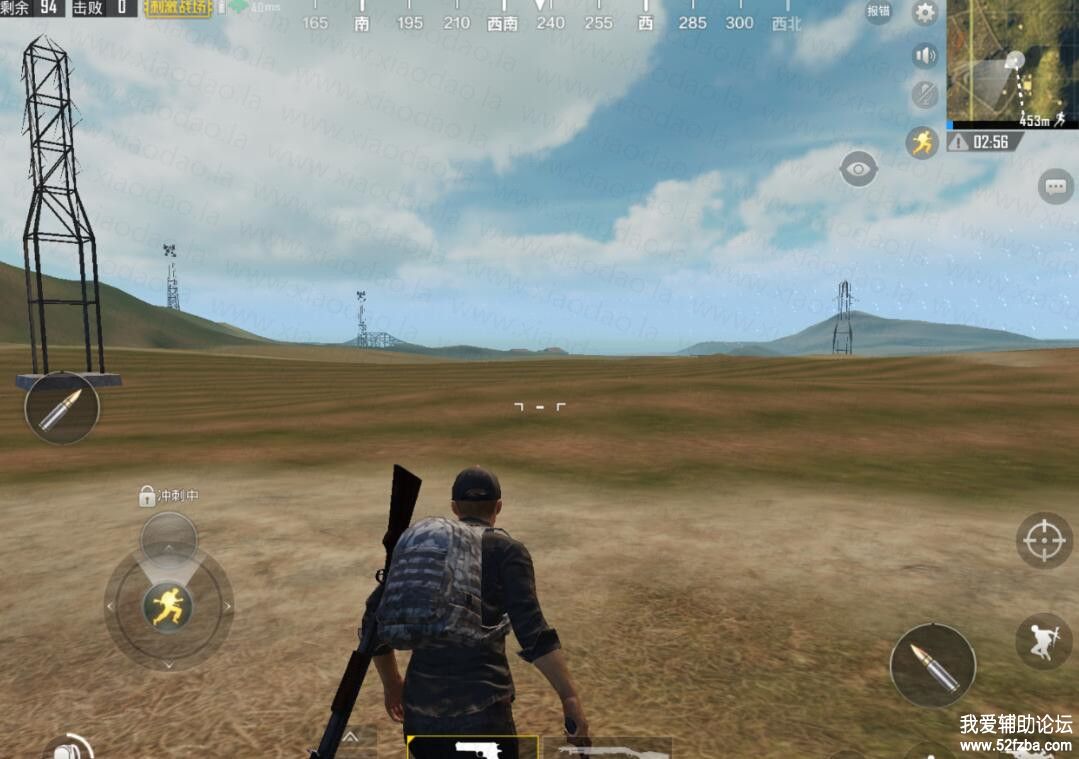1079x759 pixels.
Task: Toggle the sprint lock padlock
Action: pyautogui.click(x=147, y=496)
